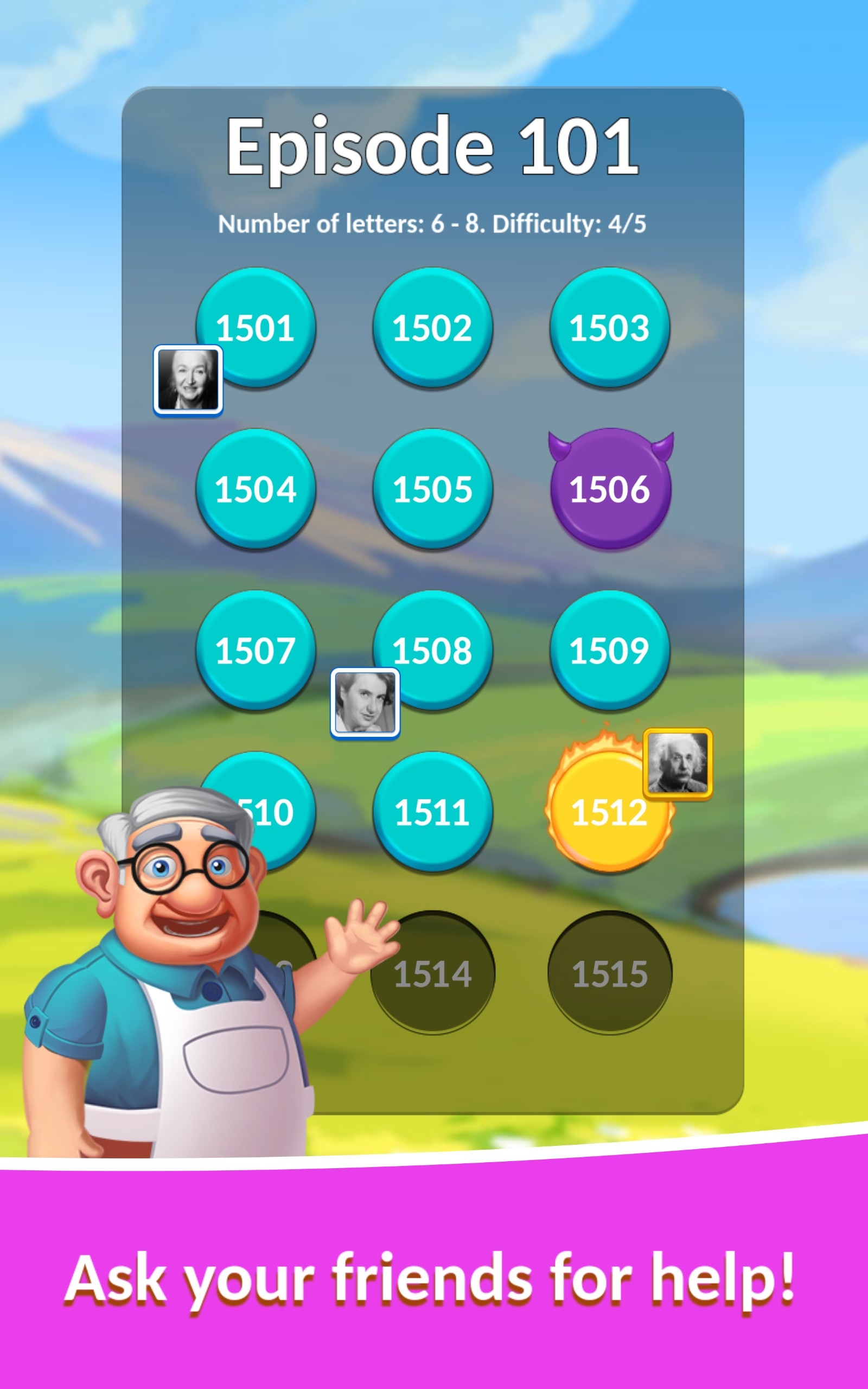
Task: Open level 1502
Action: pos(434,327)
